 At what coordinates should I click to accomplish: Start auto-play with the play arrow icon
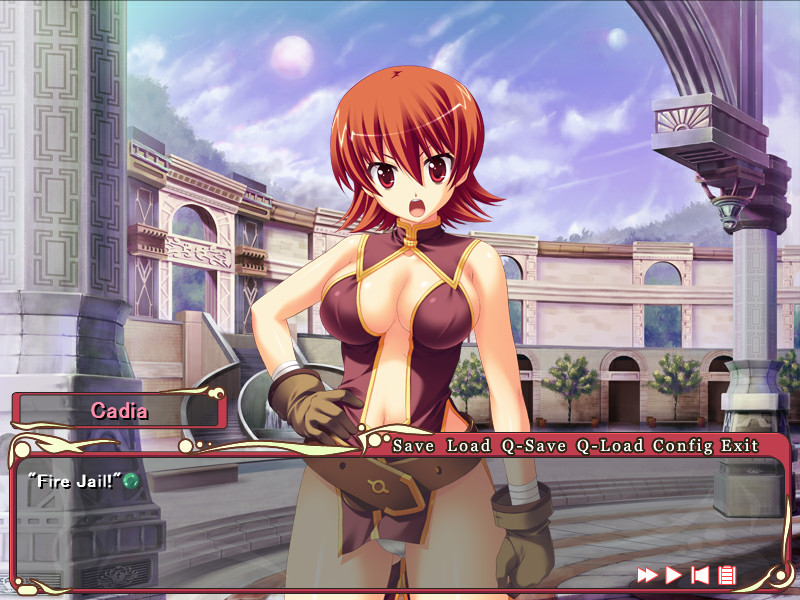[674, 574]
